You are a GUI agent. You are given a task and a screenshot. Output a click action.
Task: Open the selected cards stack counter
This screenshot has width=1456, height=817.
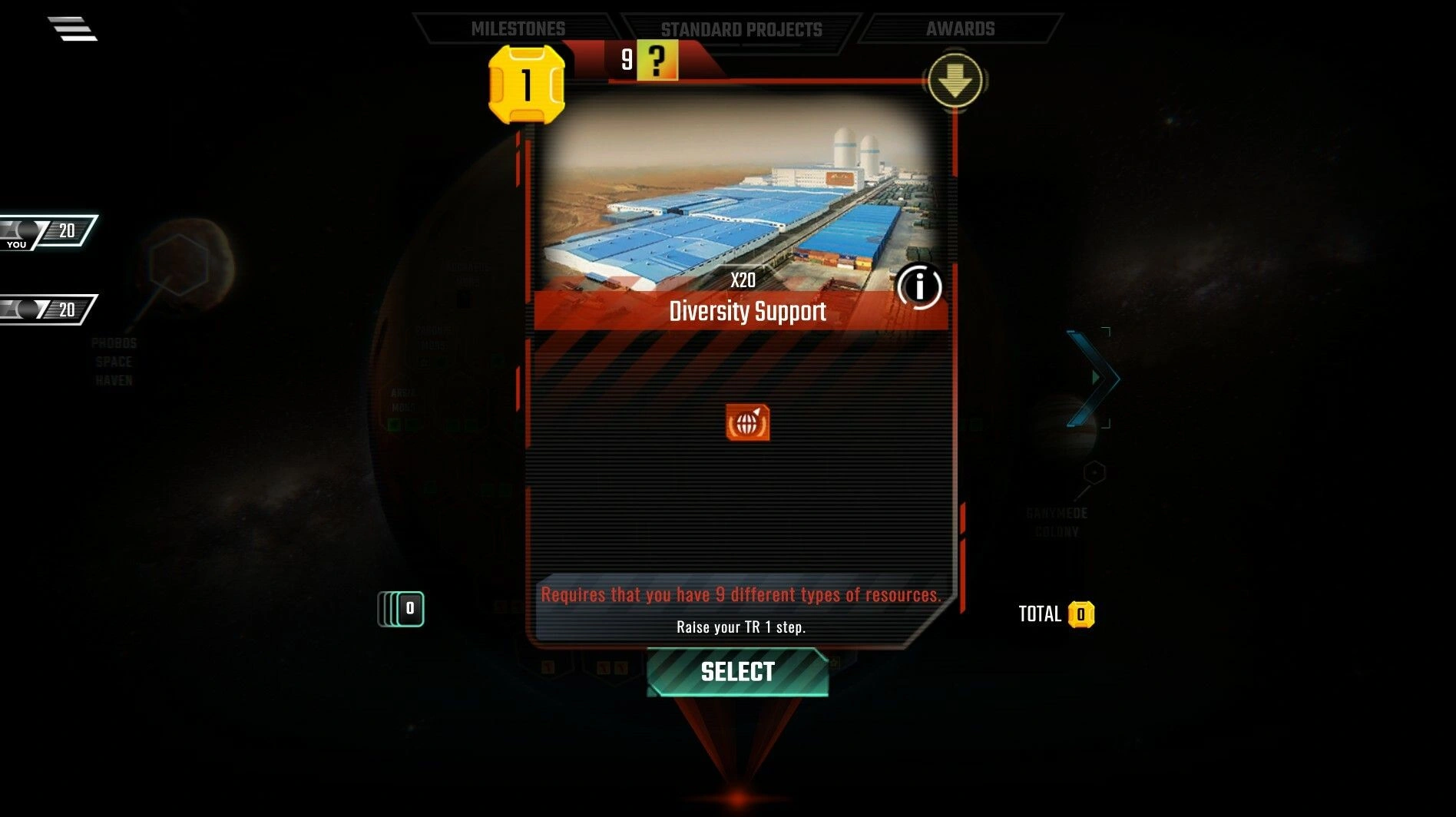[x=402, y=609]
